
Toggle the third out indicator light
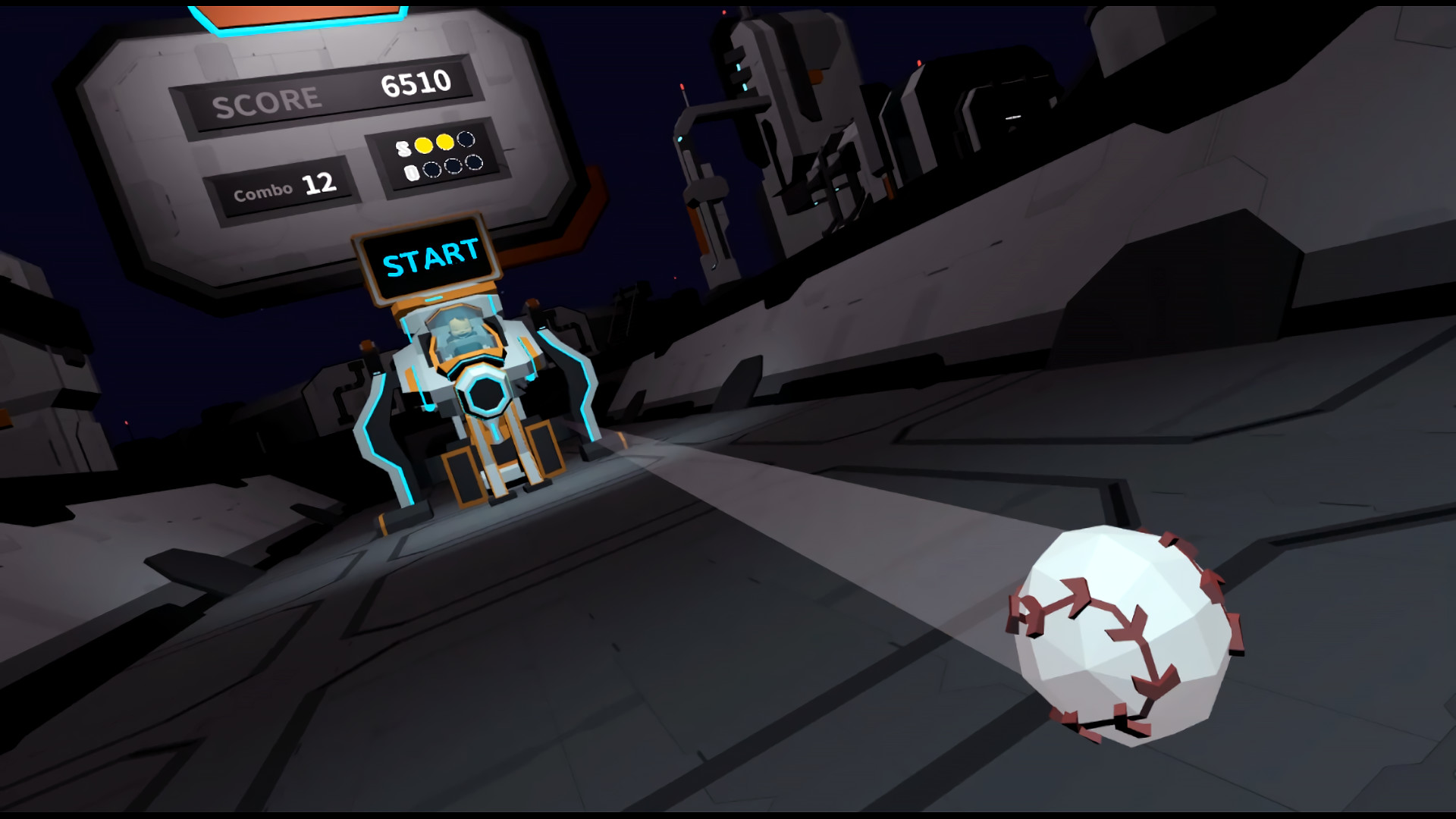[x=474, y=164]
